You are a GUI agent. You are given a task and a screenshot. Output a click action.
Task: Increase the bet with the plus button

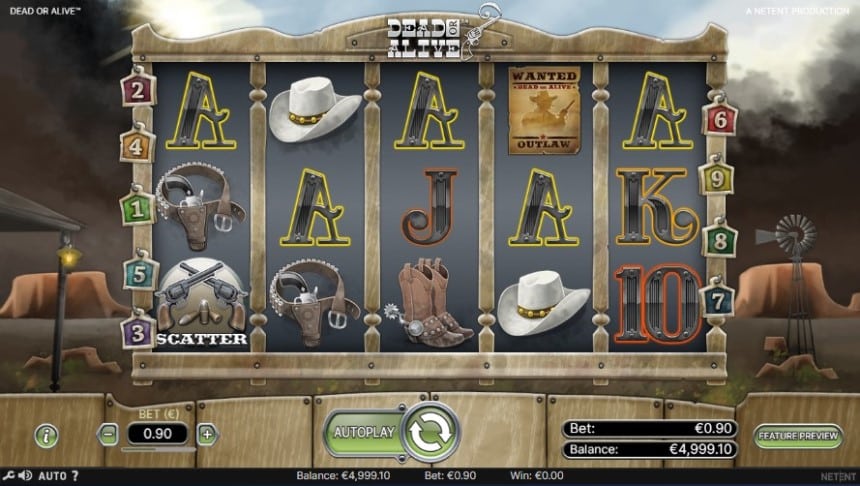207,434
